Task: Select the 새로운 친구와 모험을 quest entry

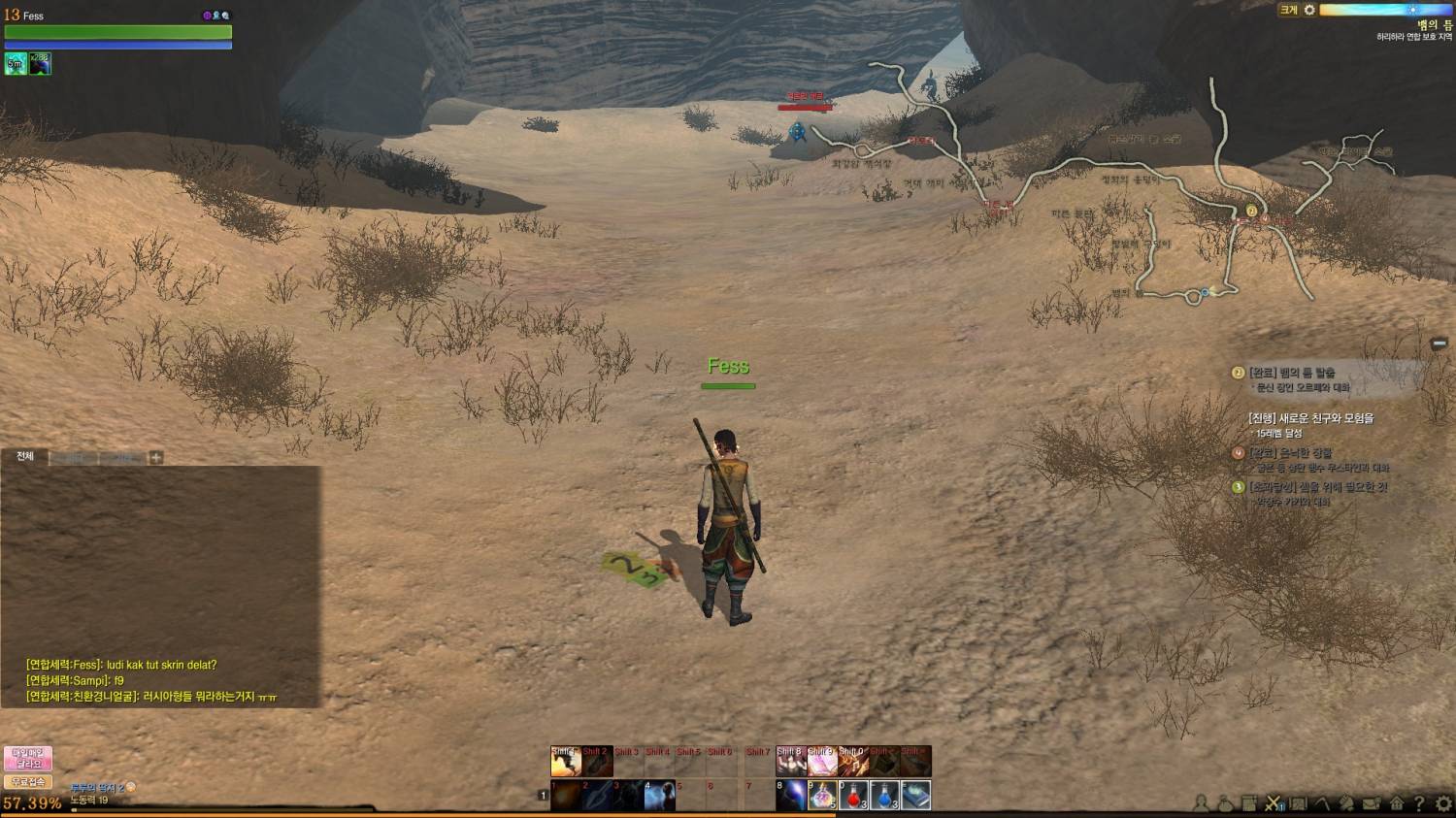Action: tap(1310, 418)
